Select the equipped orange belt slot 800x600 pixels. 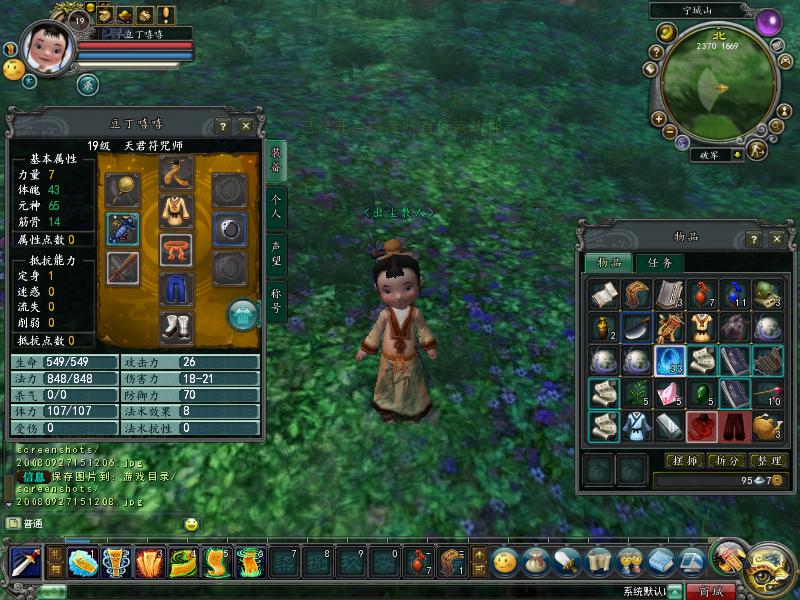pyautogui.click(x=176, y=250)
